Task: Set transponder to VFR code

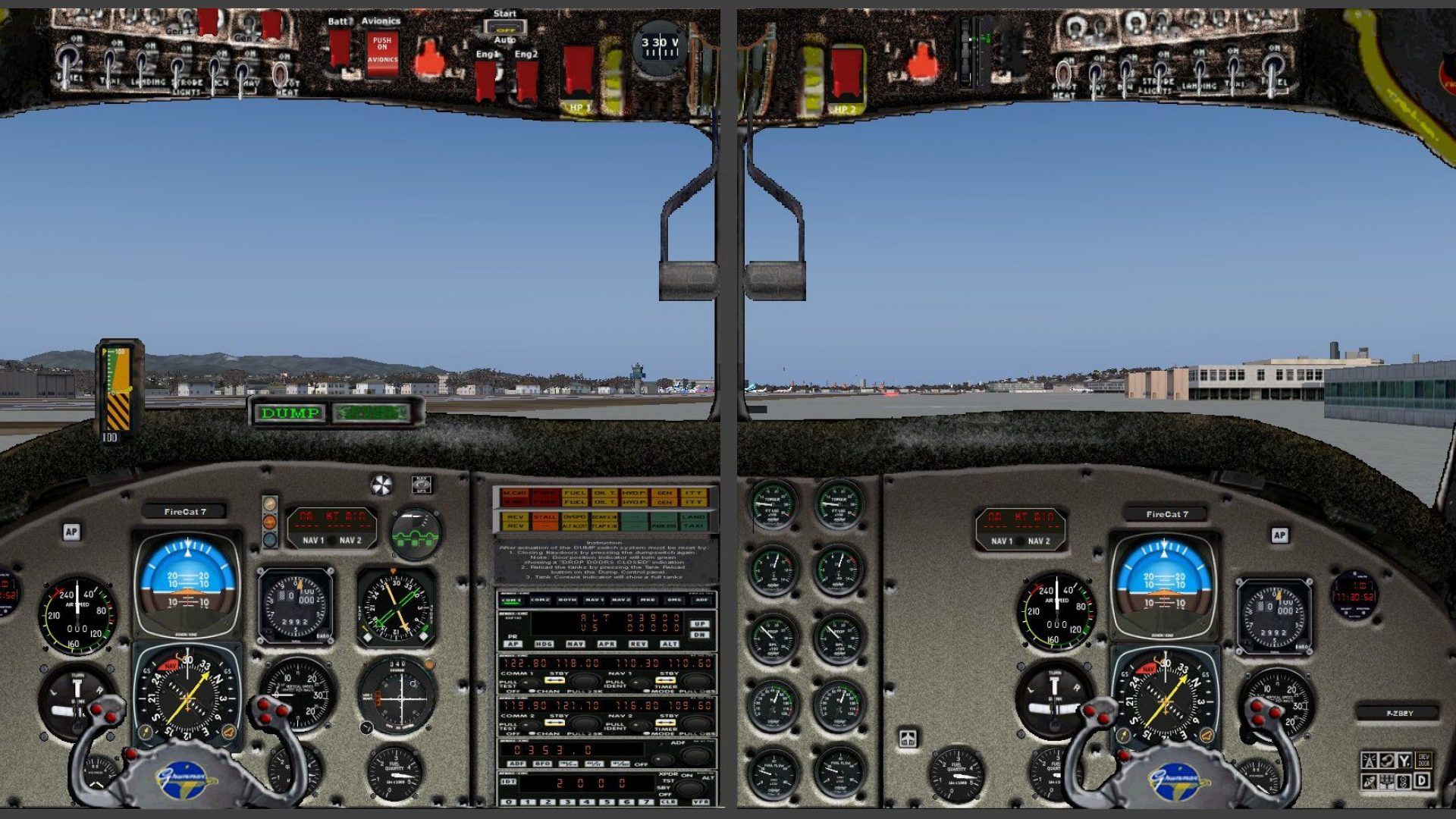Action: tap(701, 802)
